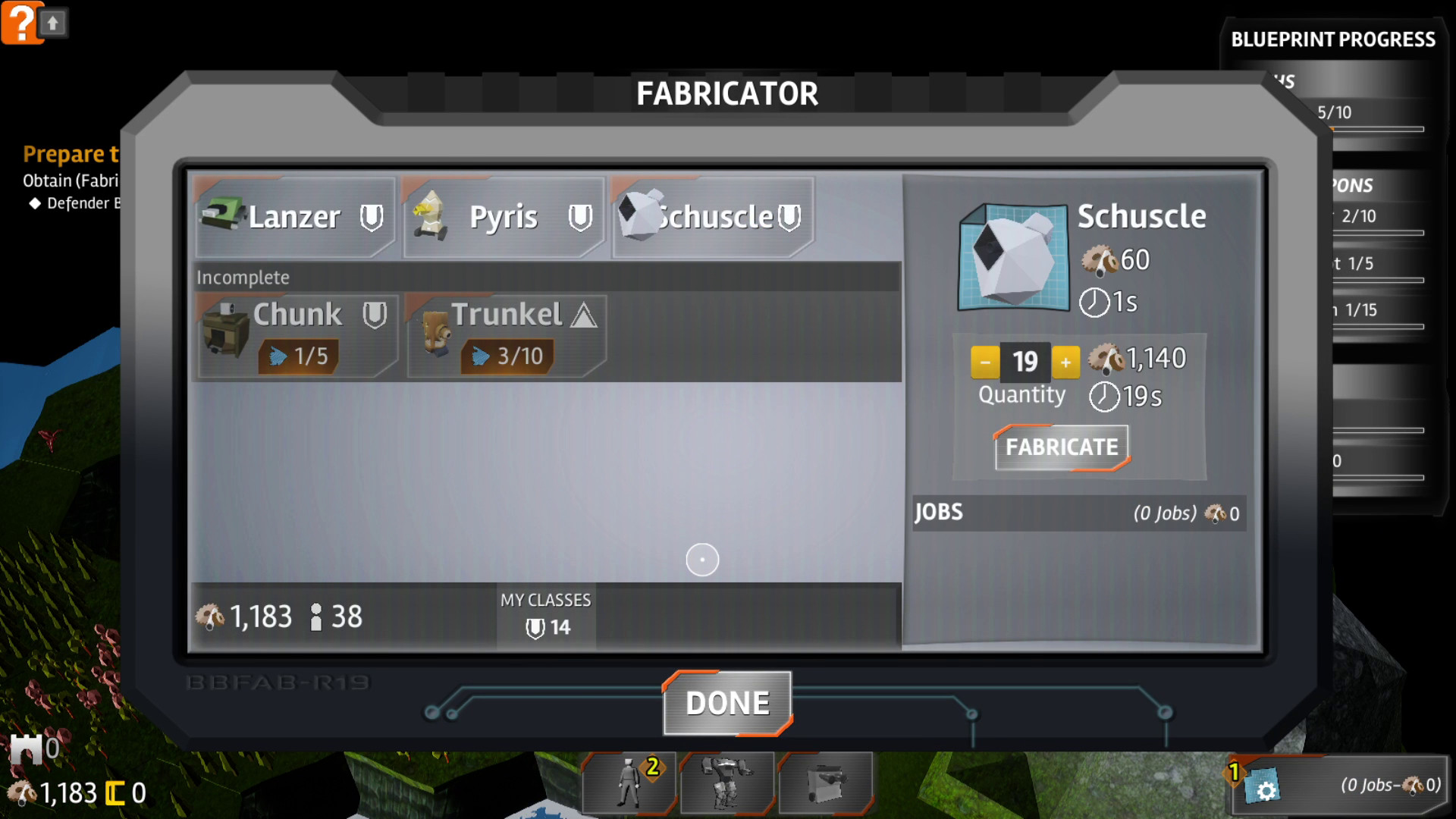The height and width of the screenshot is (819, 1456).
Task: Decrease quantity with the minus stepper
Action: 984,362
